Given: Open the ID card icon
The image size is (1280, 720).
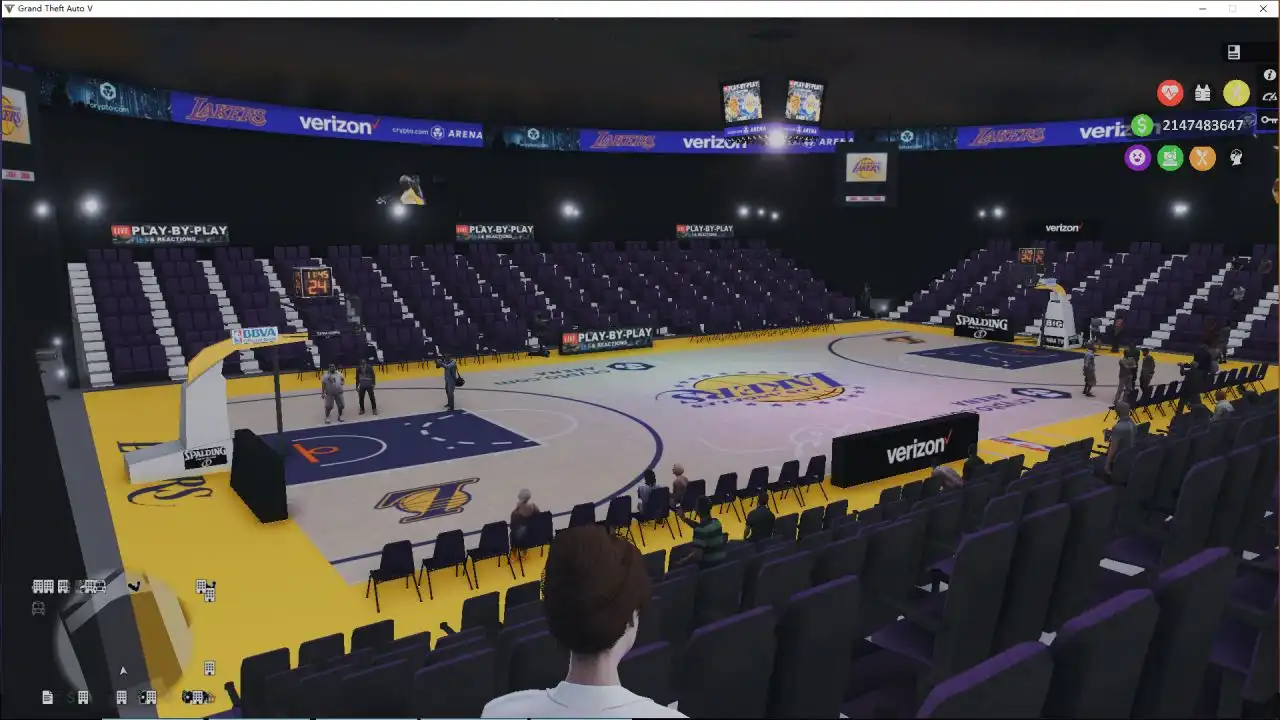Looking at the screenshot, I should pyautogui.click(x=1234, y=52).
